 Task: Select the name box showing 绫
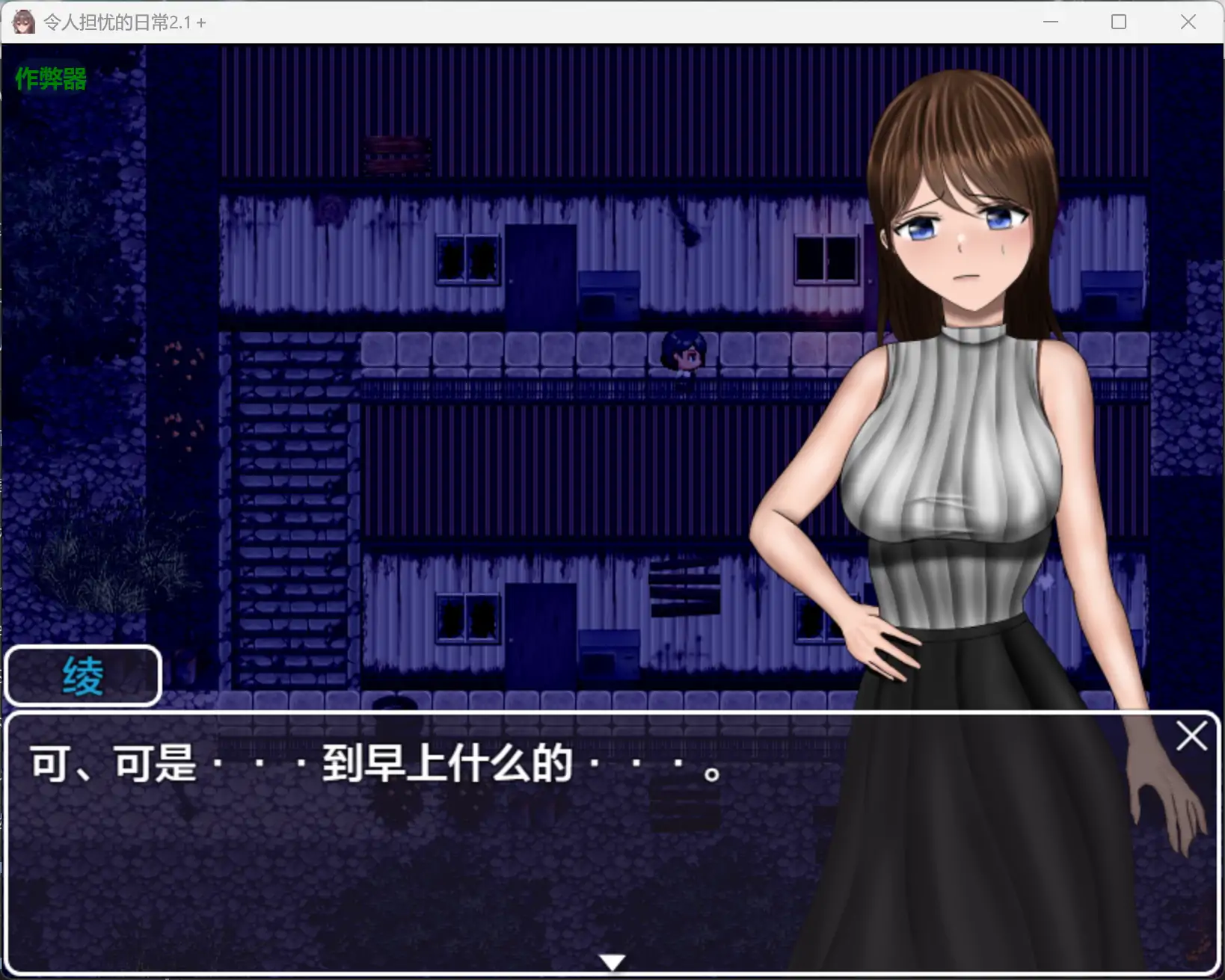[x=83, y=675]
